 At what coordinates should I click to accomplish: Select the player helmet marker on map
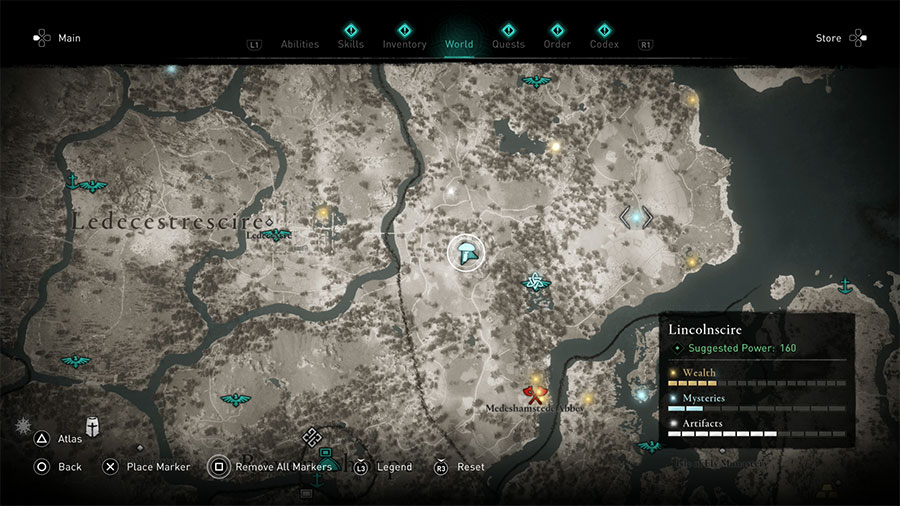coord(466,251)
